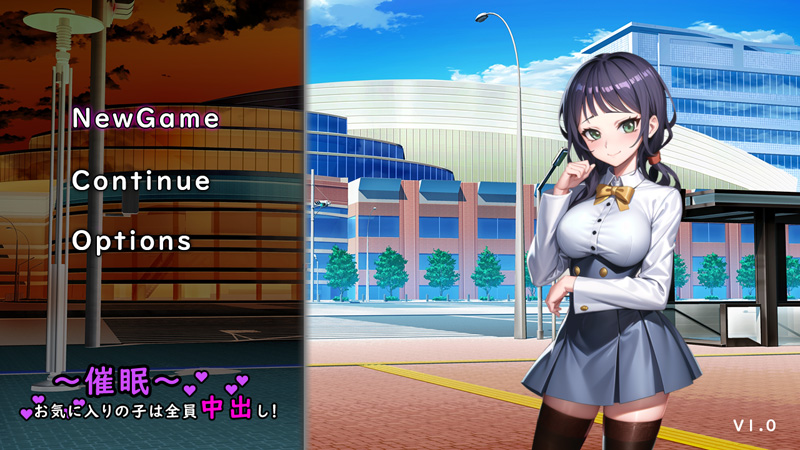Open the Options menu
This screenshot has width=800, height=450.
132,241
